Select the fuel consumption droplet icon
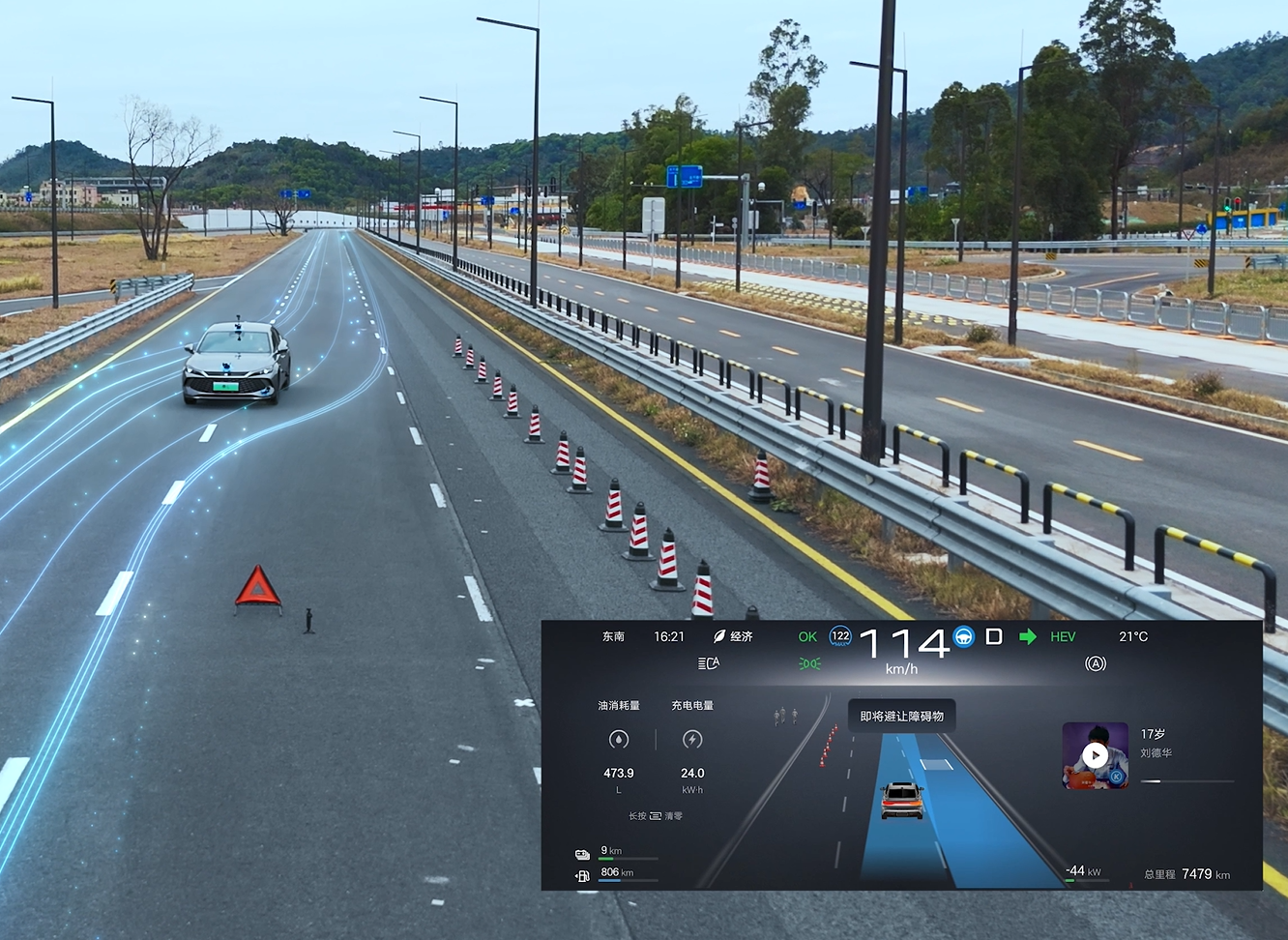1288x940 pixels. (619, 740)
